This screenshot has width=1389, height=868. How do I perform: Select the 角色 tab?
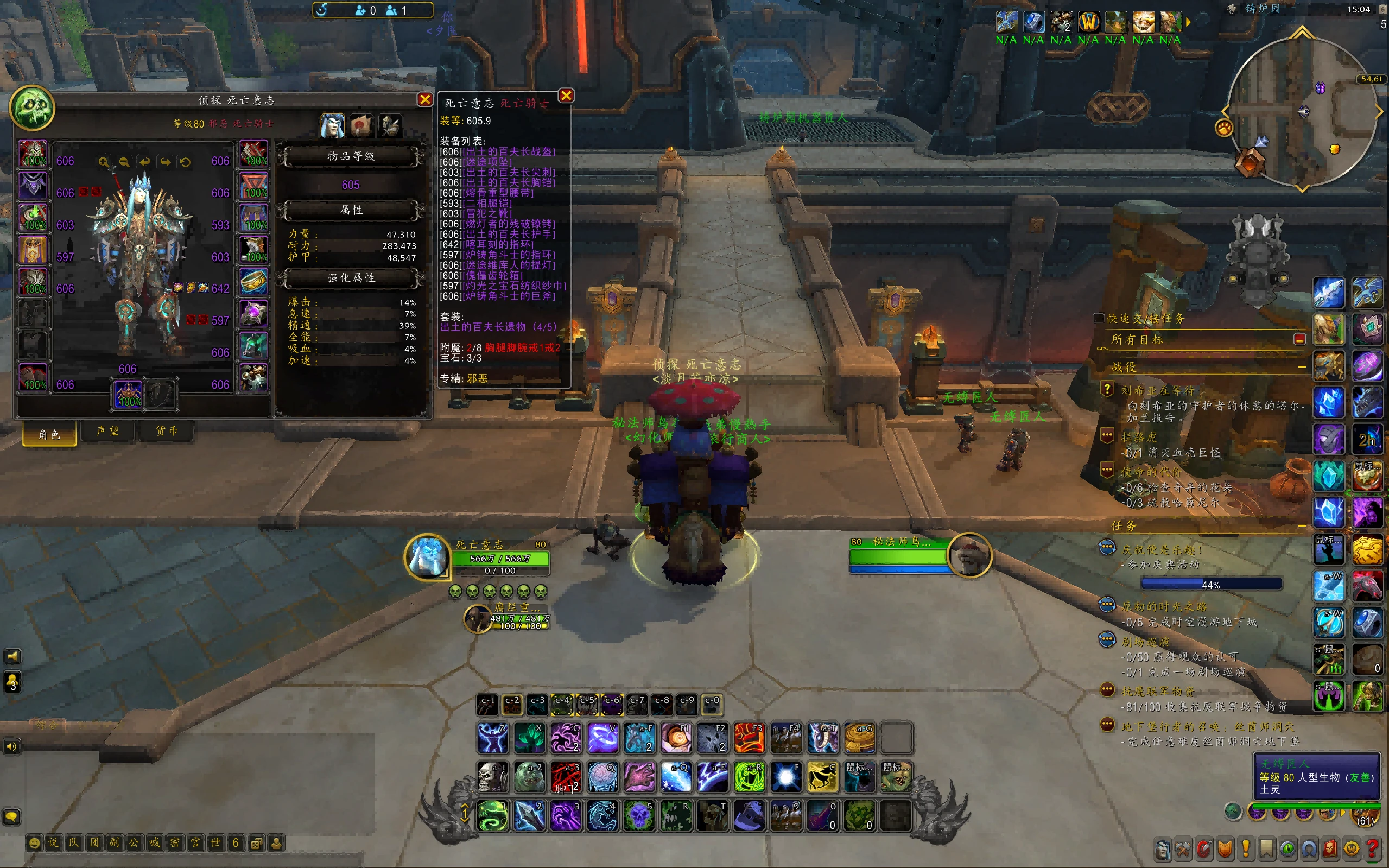[49, 434]
